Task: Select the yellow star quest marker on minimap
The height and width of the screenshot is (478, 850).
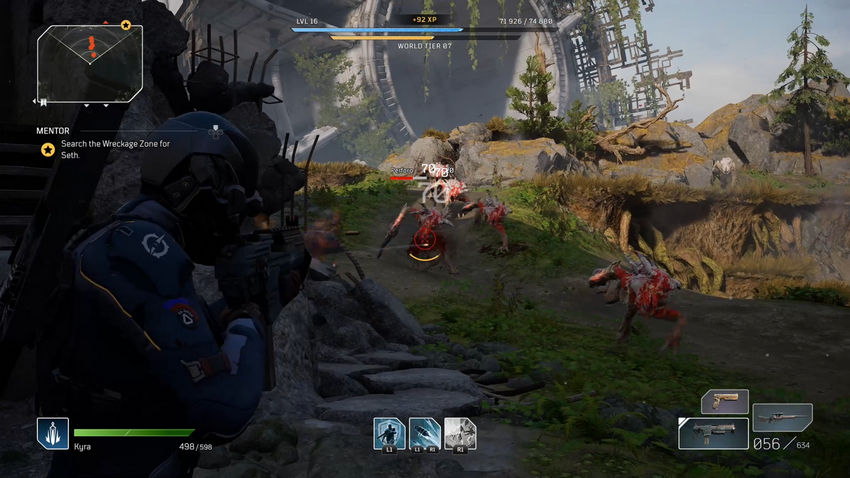Action: pyautogui.click(x=126, y=24)
